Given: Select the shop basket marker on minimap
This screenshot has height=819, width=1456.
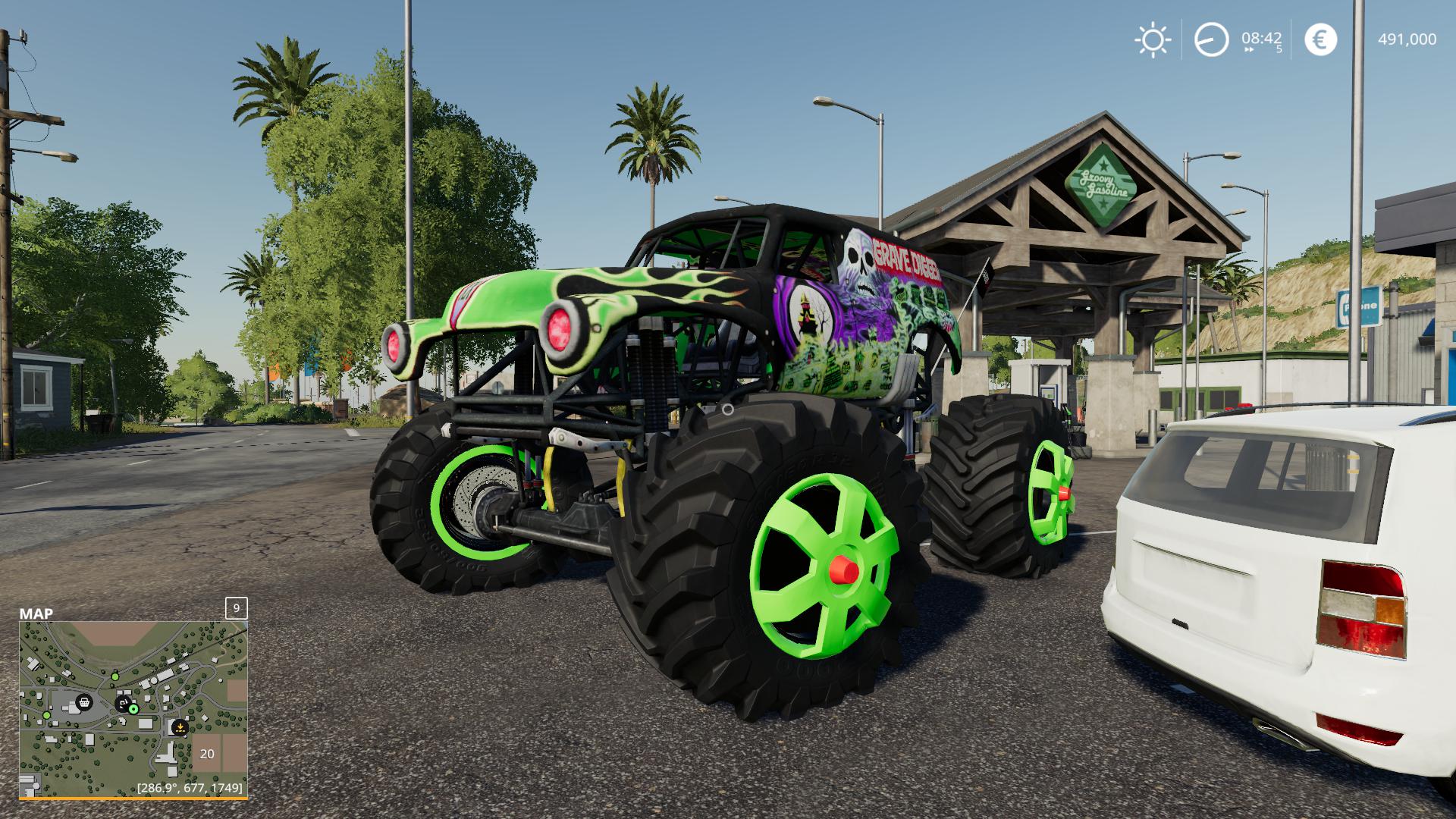Looking at the screenshot, I should click(84, 702).
